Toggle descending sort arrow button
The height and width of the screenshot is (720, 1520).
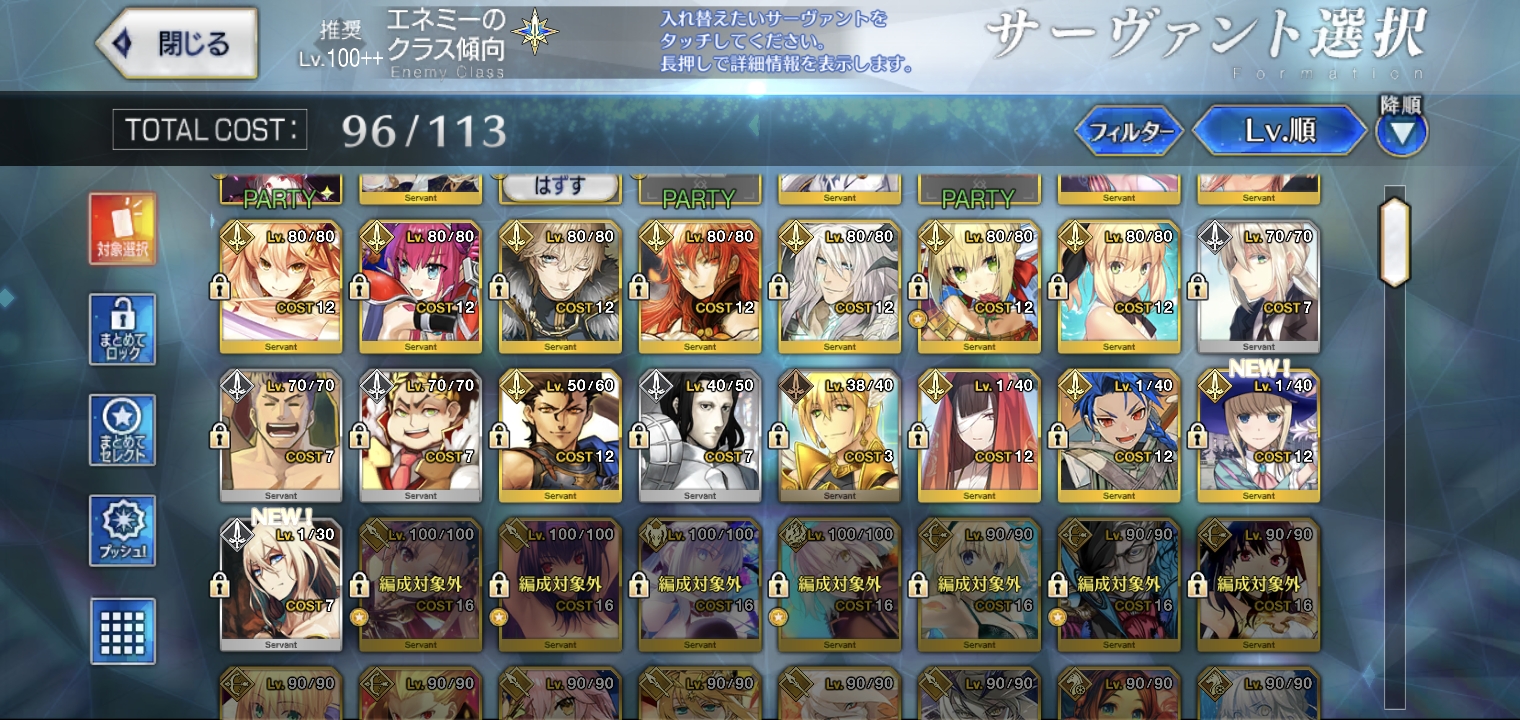[x=1401, y=132]
